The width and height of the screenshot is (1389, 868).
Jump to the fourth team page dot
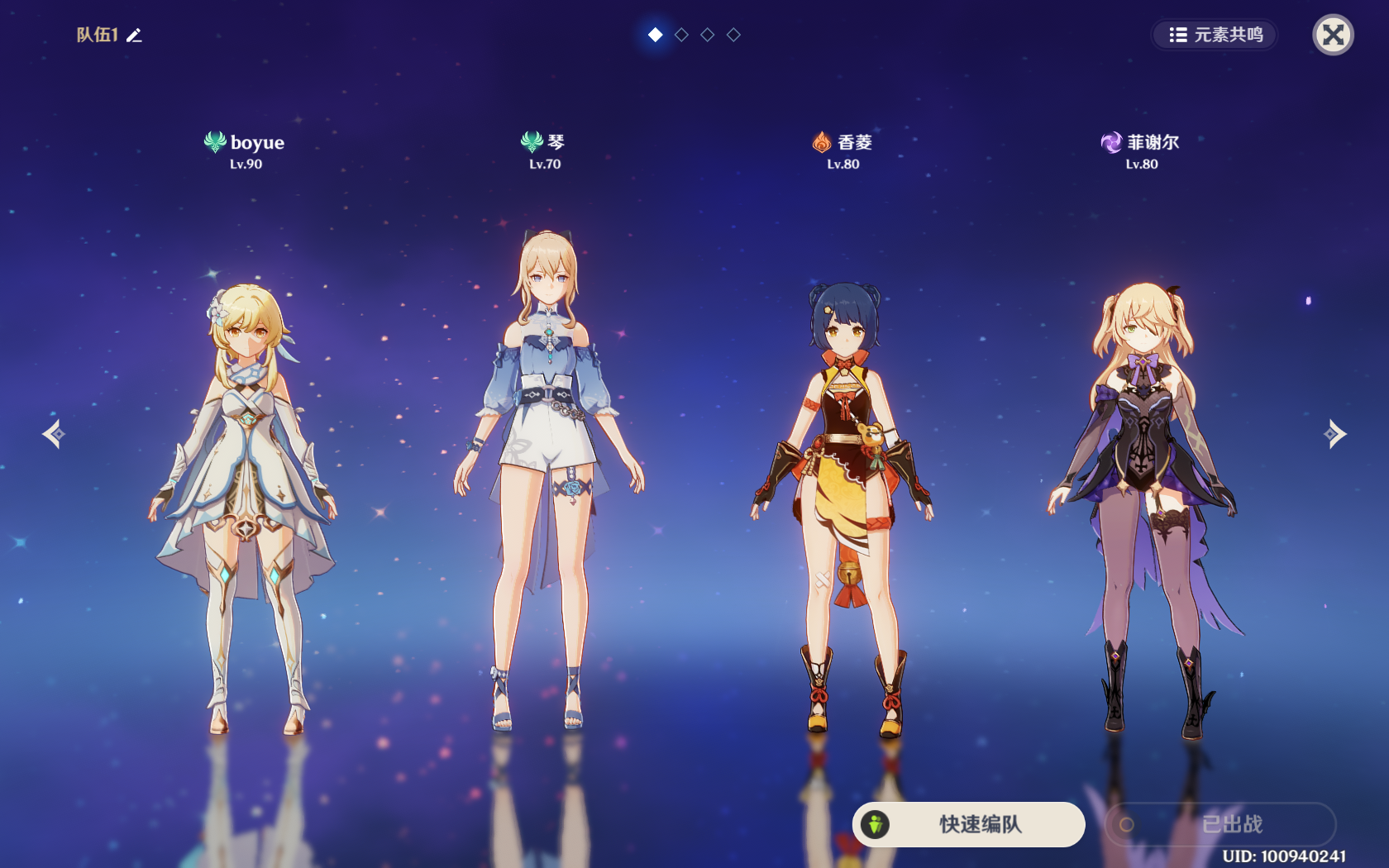point(733,35)
